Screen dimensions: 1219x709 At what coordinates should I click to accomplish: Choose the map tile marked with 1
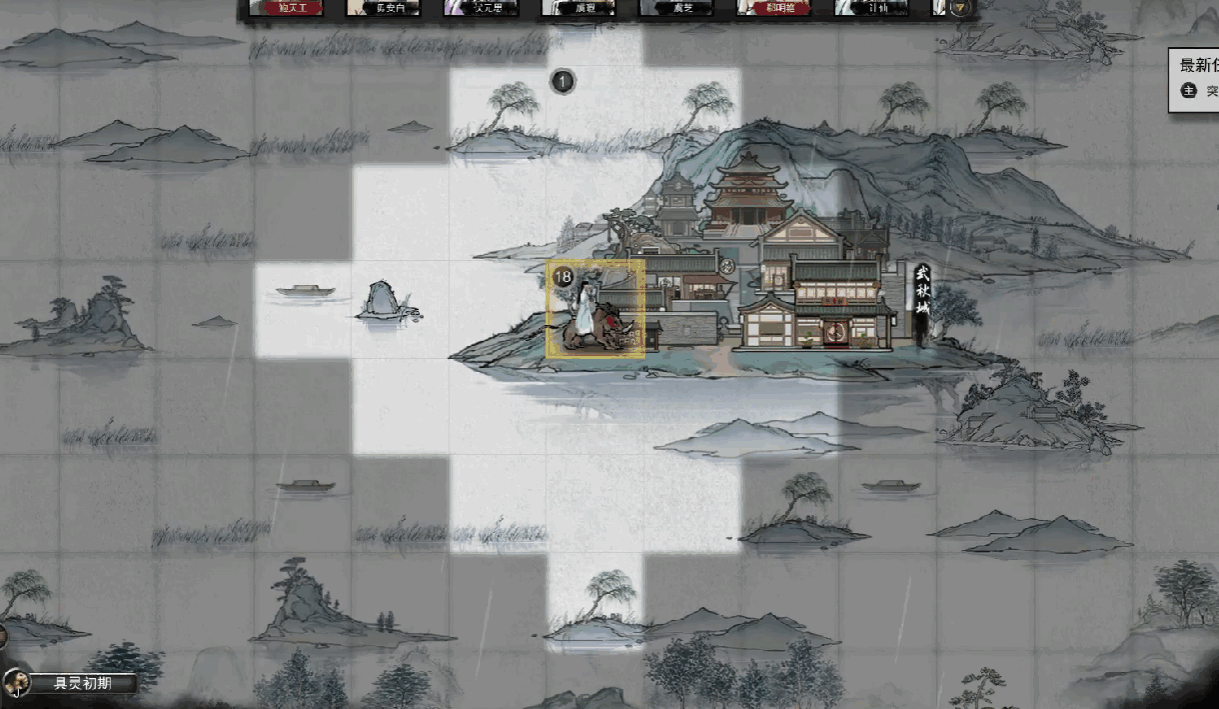coord(563,82)
